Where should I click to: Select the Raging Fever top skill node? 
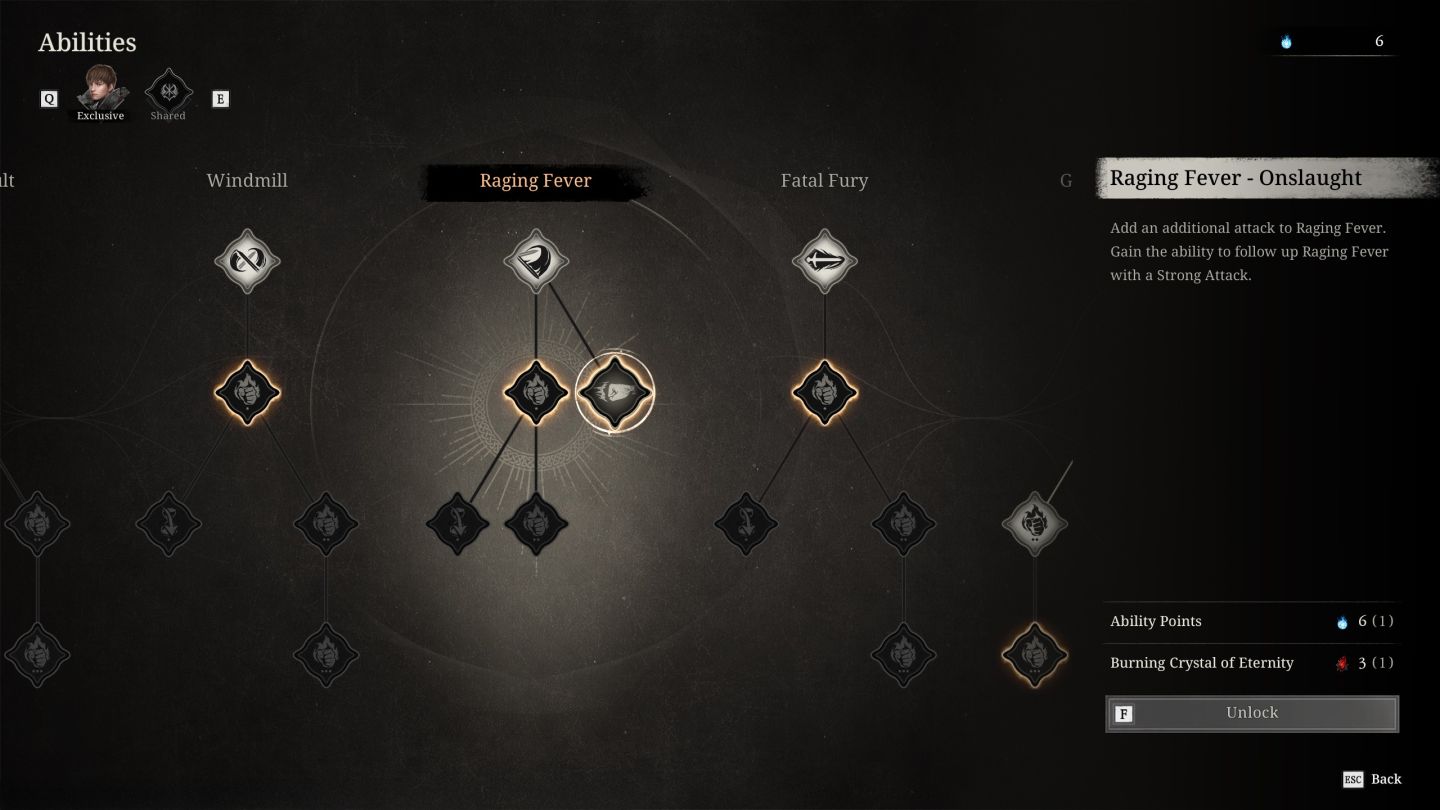(x=536, y=261)
